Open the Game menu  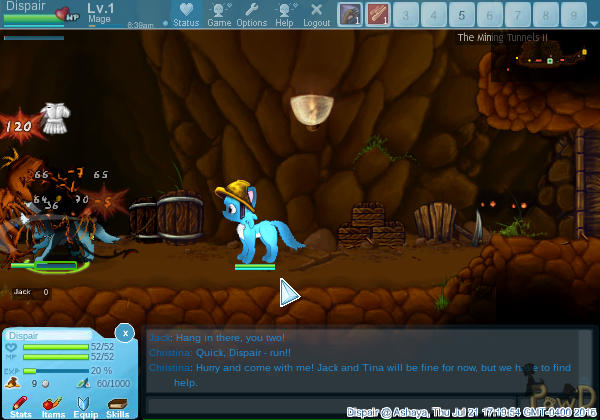pos(219,14)
